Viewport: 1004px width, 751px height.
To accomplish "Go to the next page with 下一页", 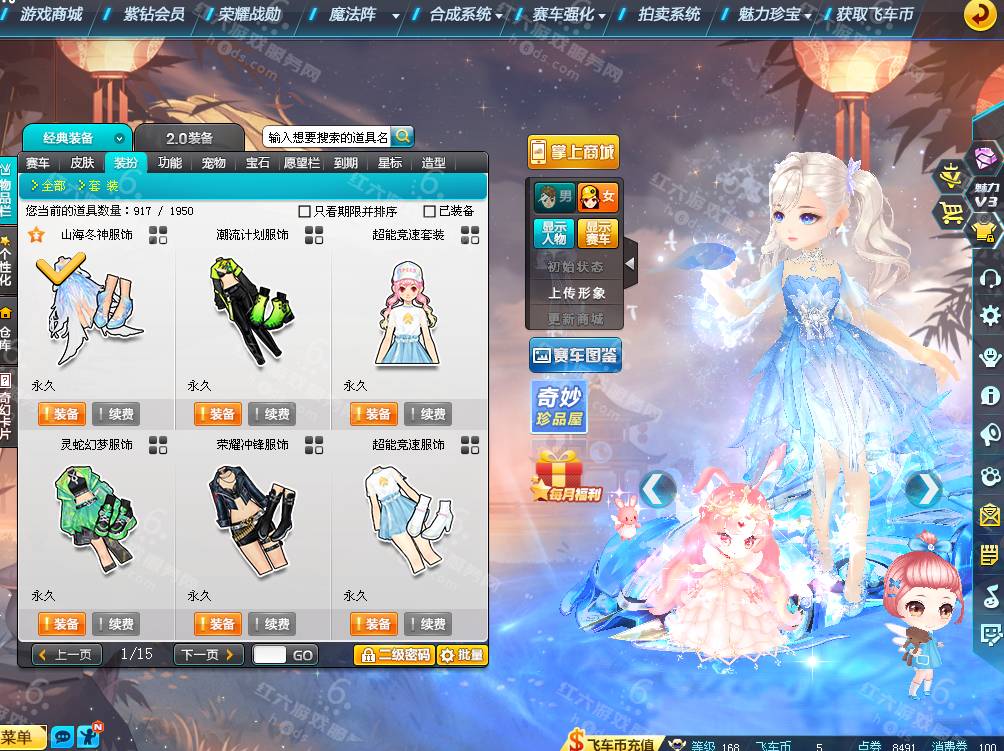I will click(208, 655).
